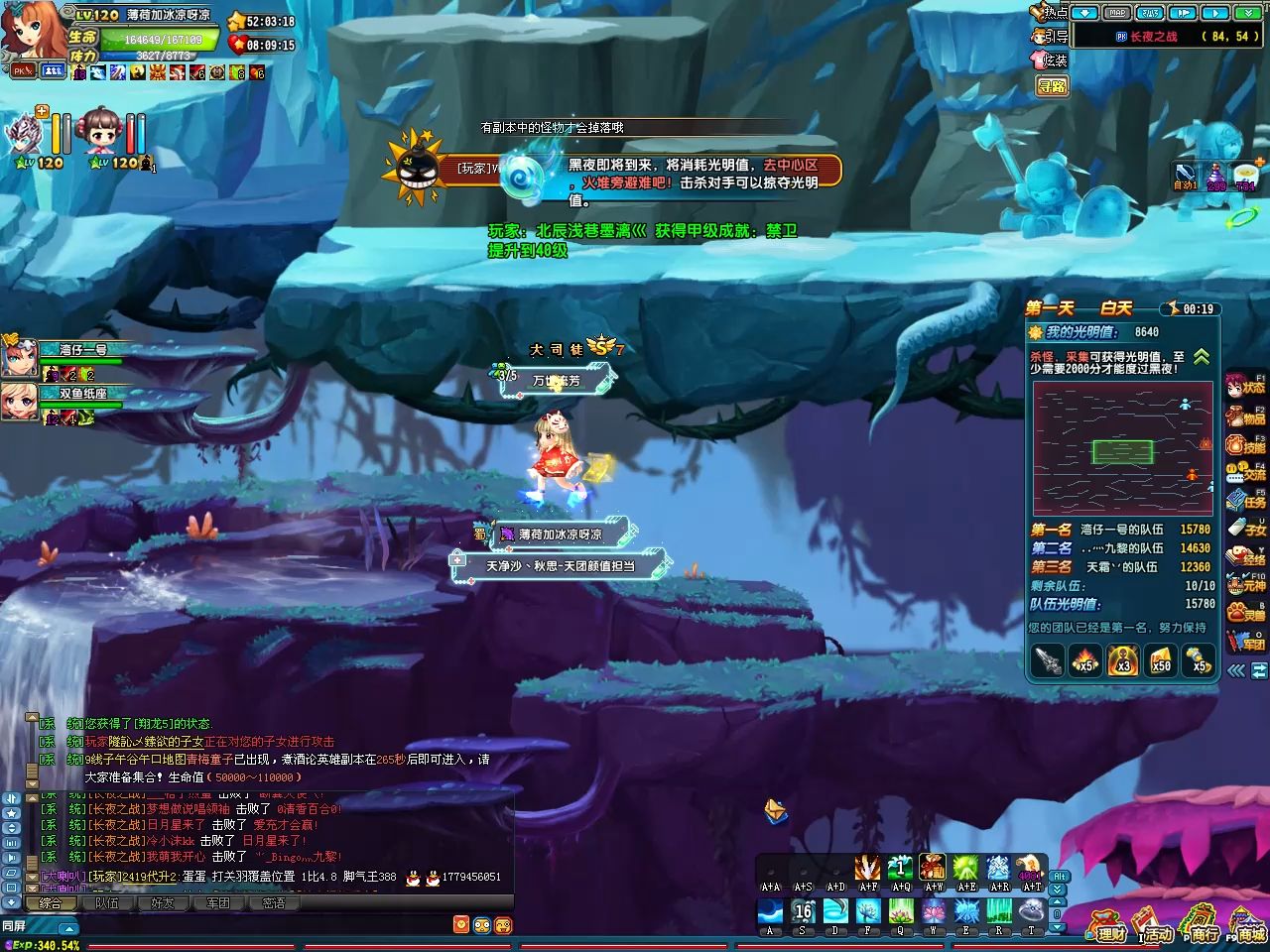Switch chat to the 队伍 team tab
Image resolution: width=1270 pixels, height=952 pixels.
[106, 903]
